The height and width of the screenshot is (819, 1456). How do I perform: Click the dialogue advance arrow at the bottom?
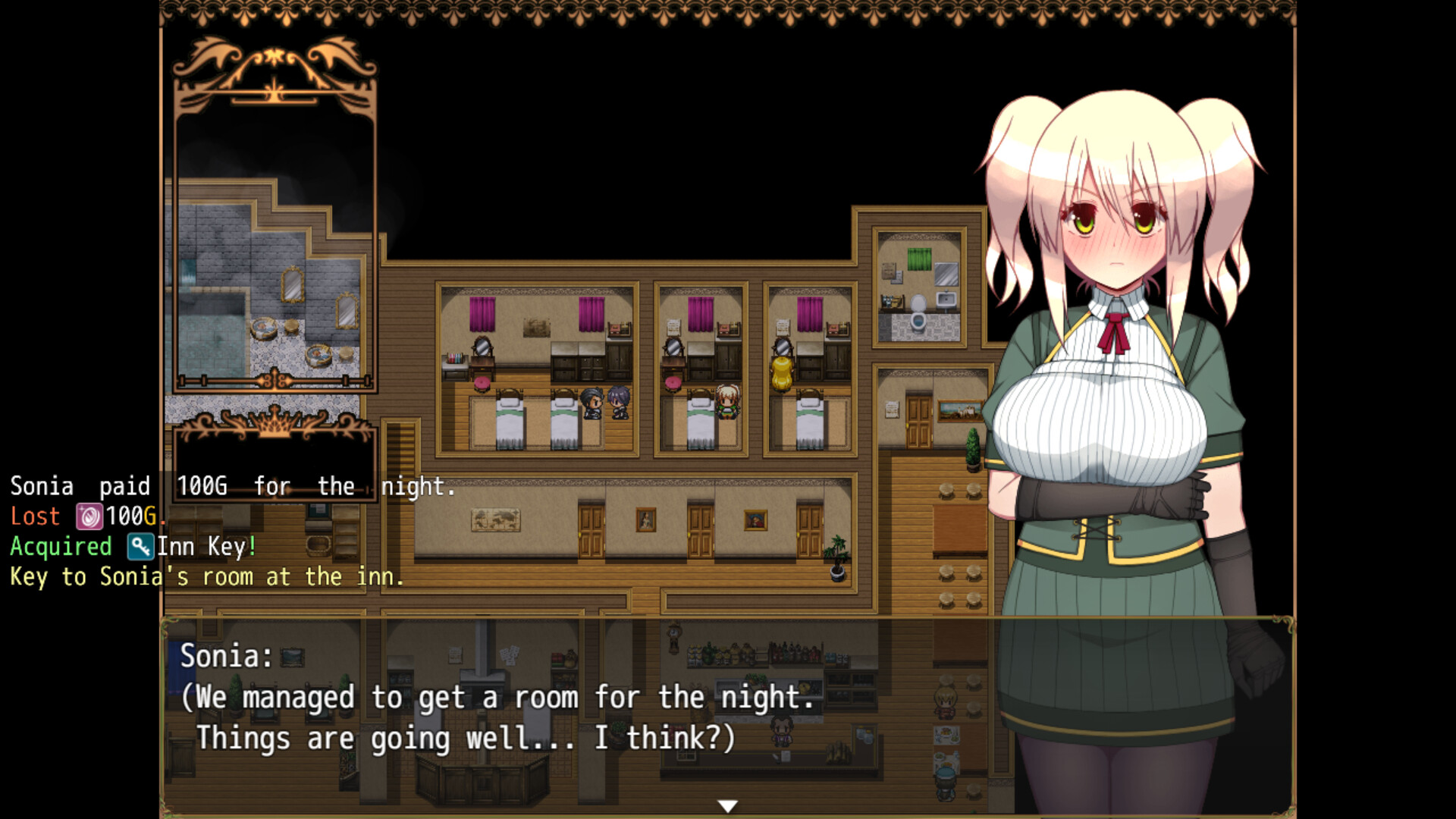point(728,804)
